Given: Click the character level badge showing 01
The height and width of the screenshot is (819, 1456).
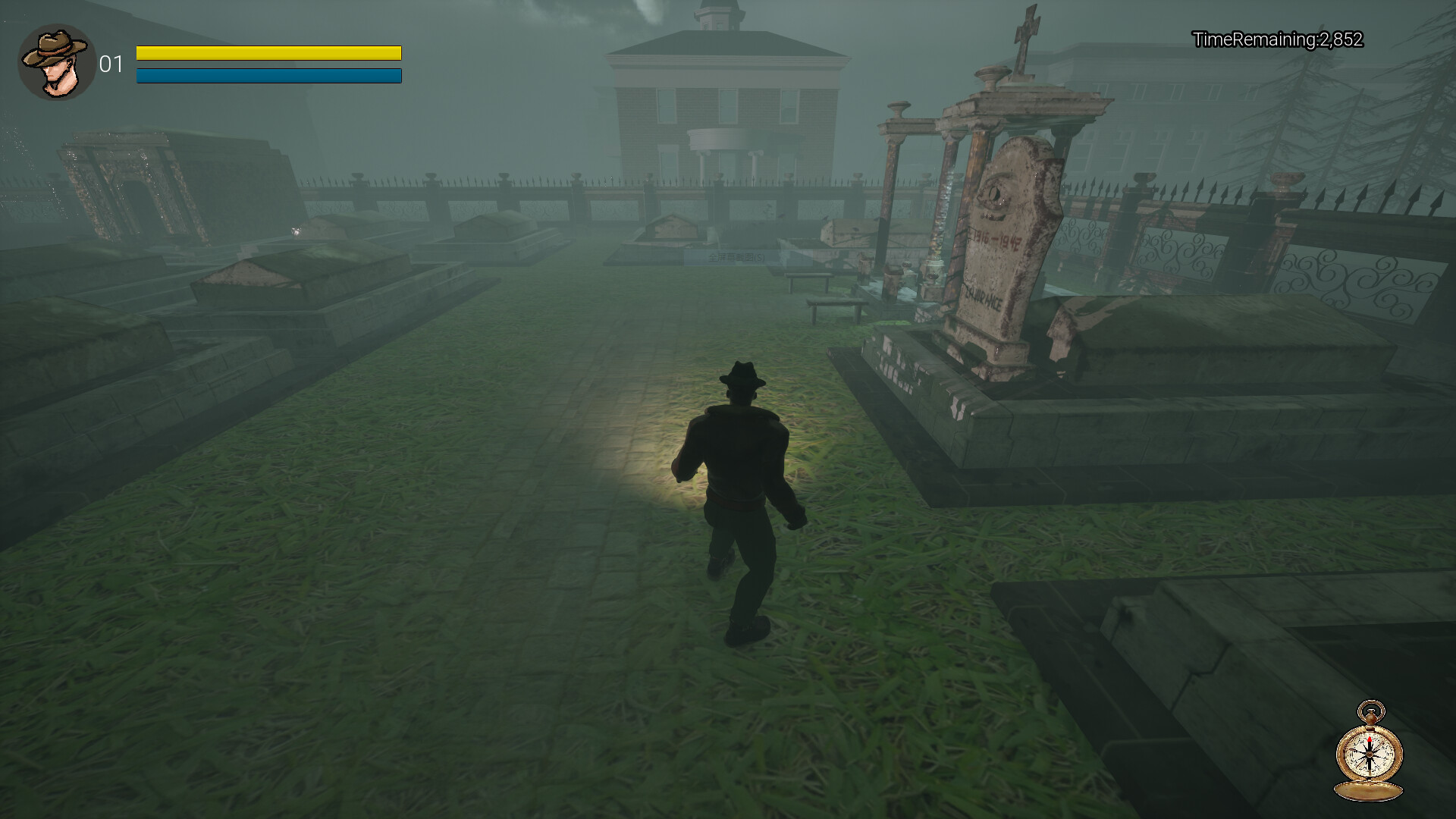Looking at the screenshot, I should pyautogui.click(x=112, y=64).
